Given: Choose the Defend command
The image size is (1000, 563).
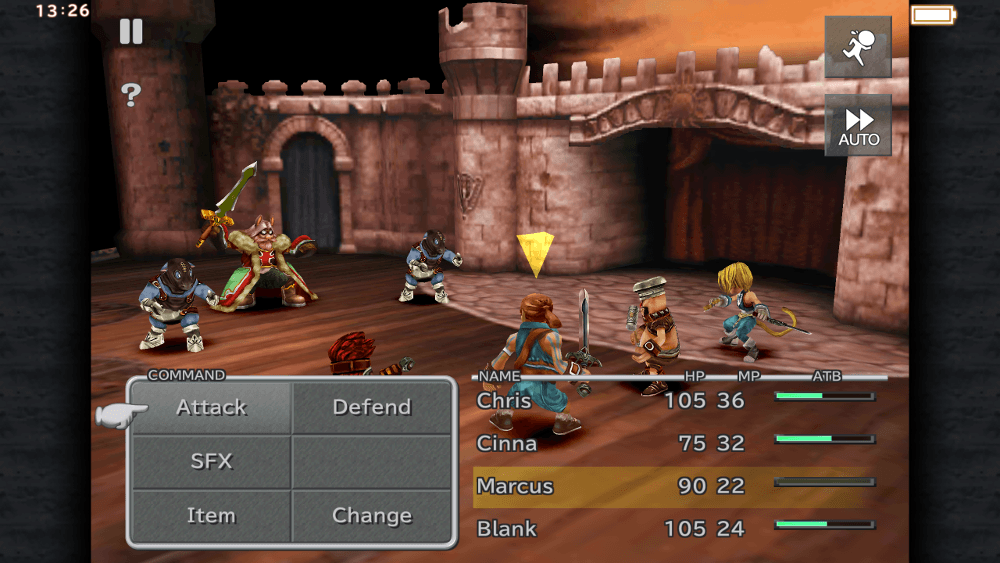Looking at the screenshot, I should (371, 408).
